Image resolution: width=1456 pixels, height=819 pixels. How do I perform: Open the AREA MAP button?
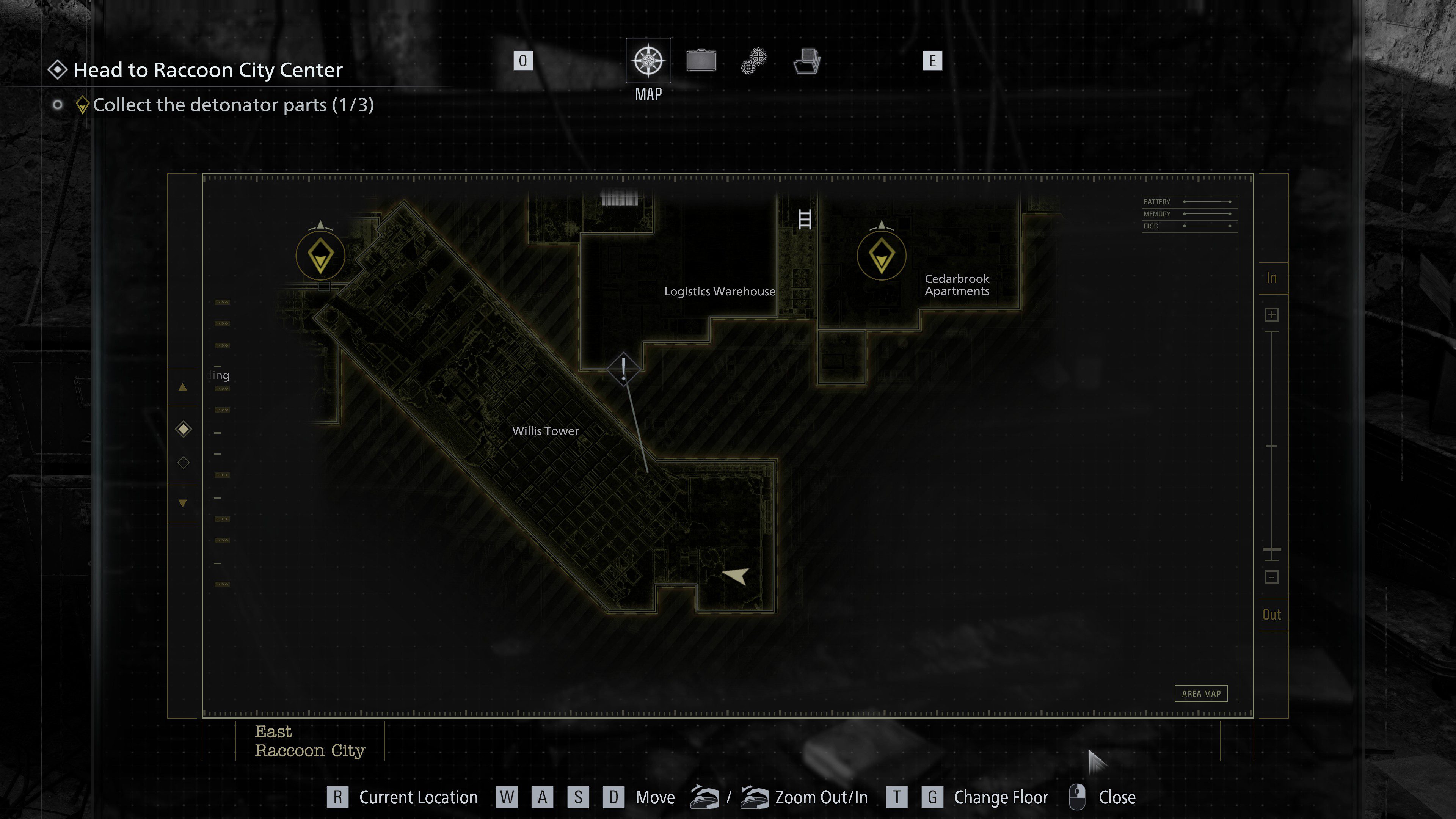tap(1201, 693)
